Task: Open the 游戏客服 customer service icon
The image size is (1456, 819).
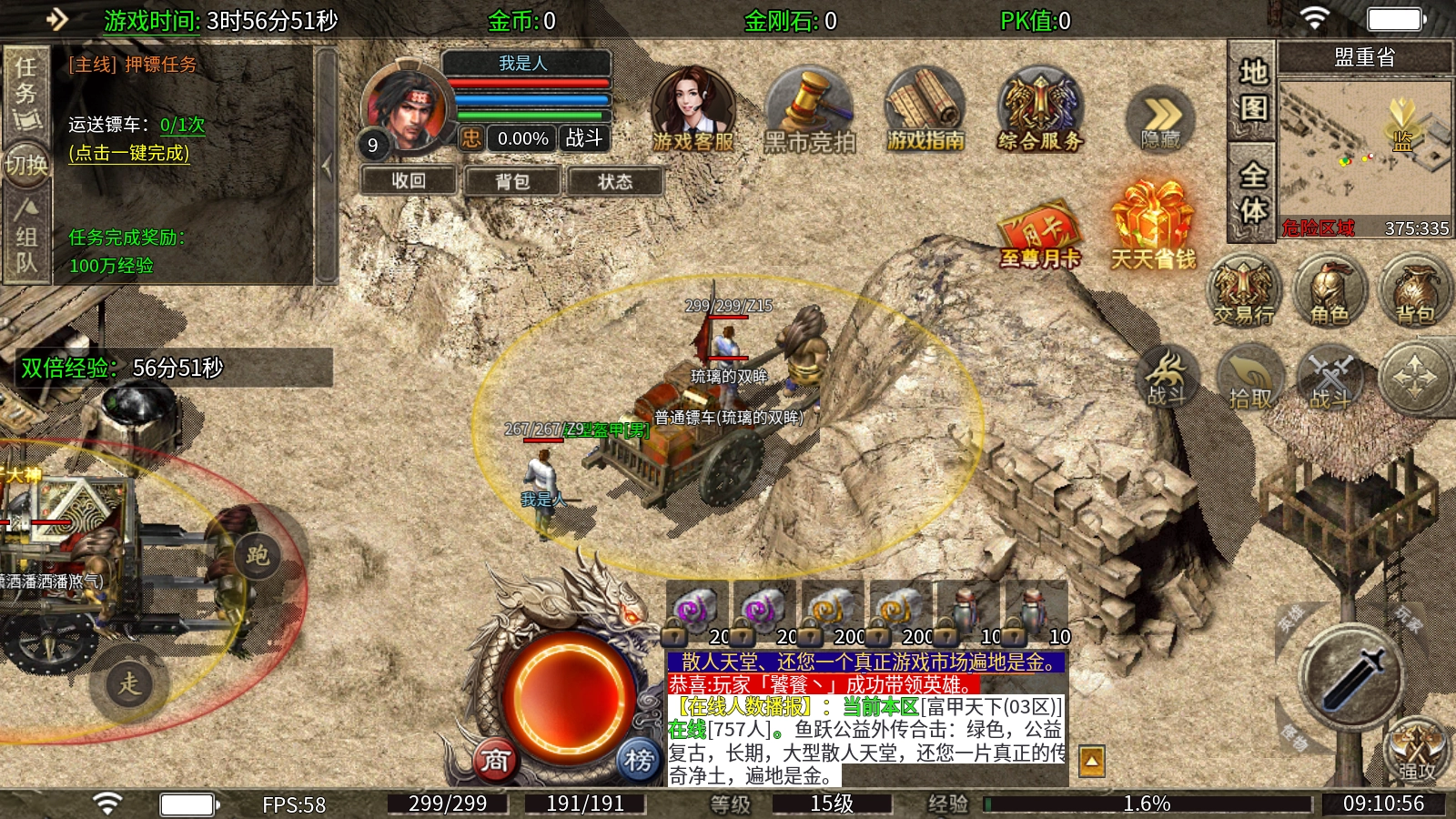Action: coord(693,109)
